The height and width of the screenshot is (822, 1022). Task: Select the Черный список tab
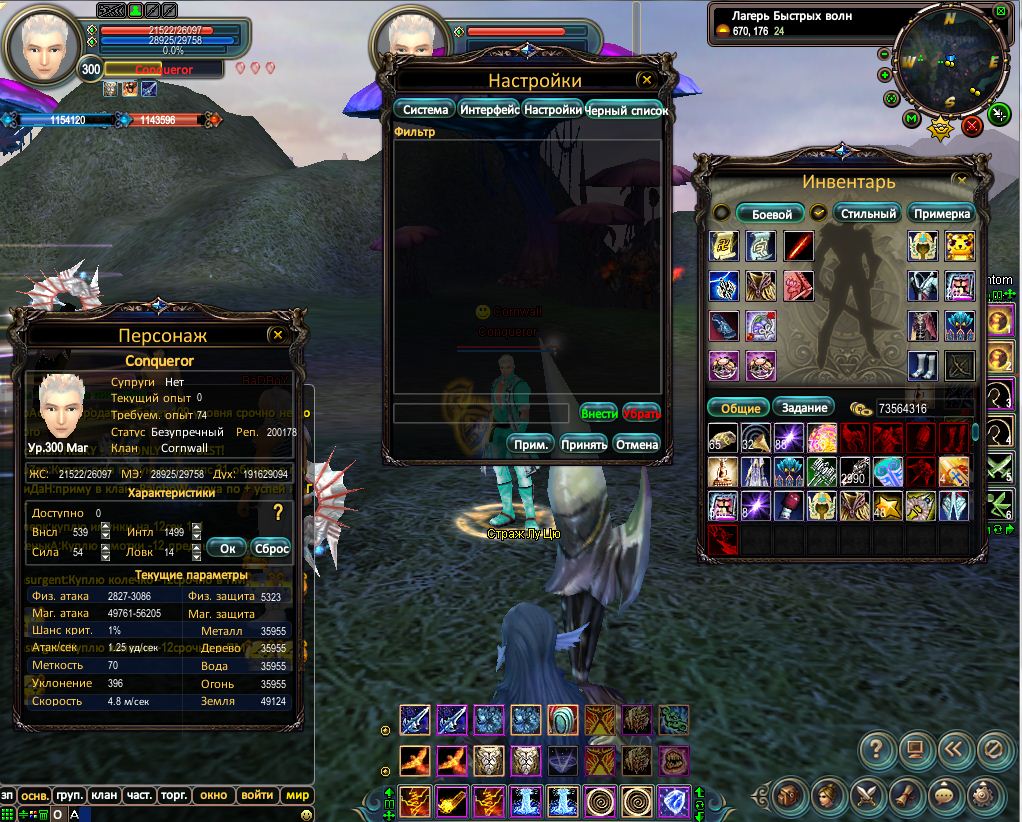627,111
